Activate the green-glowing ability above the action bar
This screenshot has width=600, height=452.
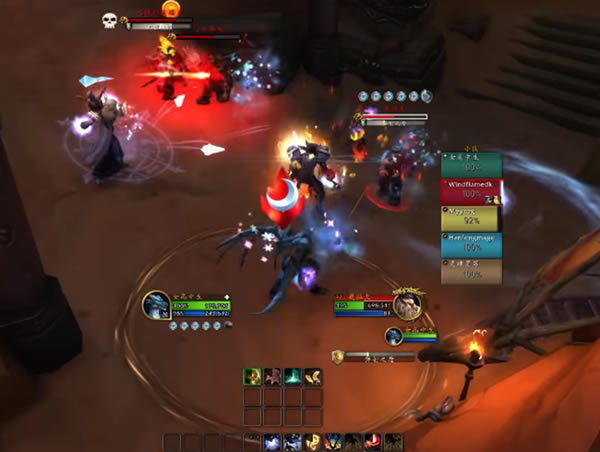[253, 376]
